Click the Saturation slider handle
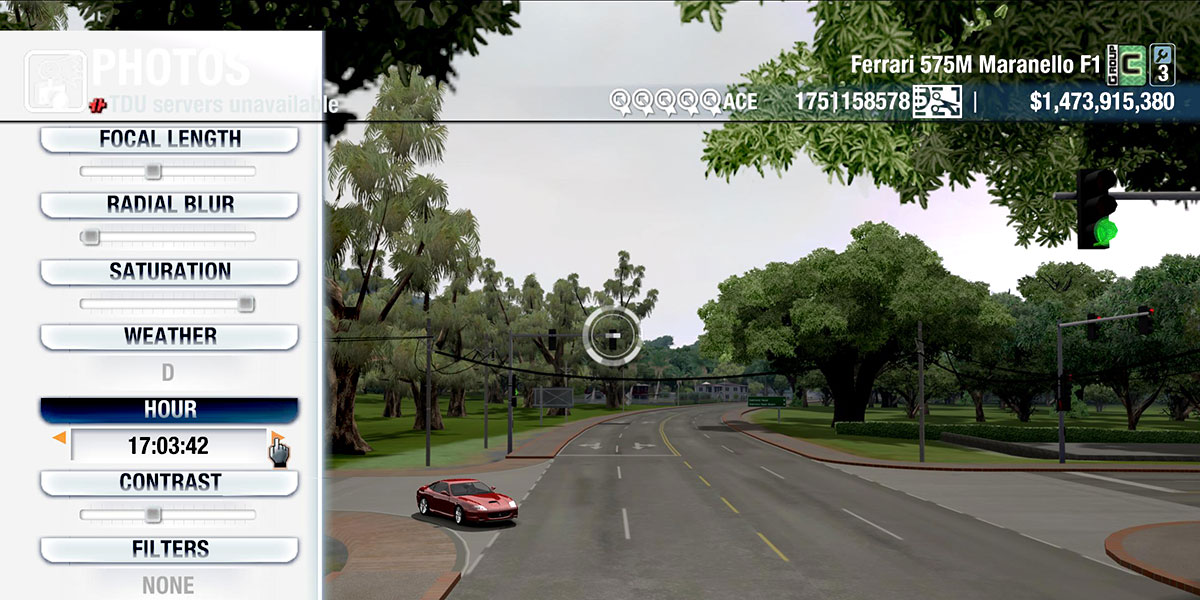Screen dimensions: 1200x600 pos(245,304)
